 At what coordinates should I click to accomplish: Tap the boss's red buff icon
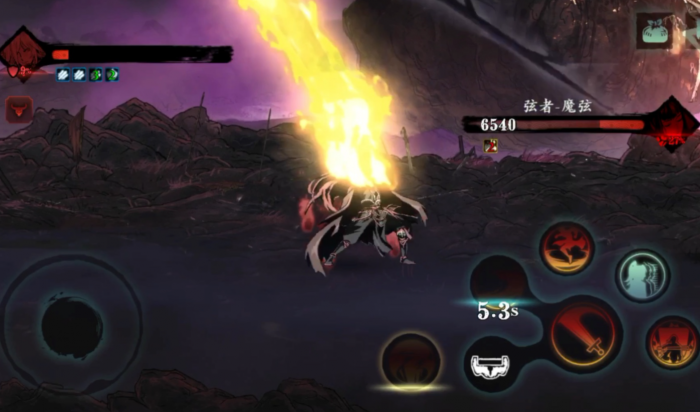(x=491, y=146)
